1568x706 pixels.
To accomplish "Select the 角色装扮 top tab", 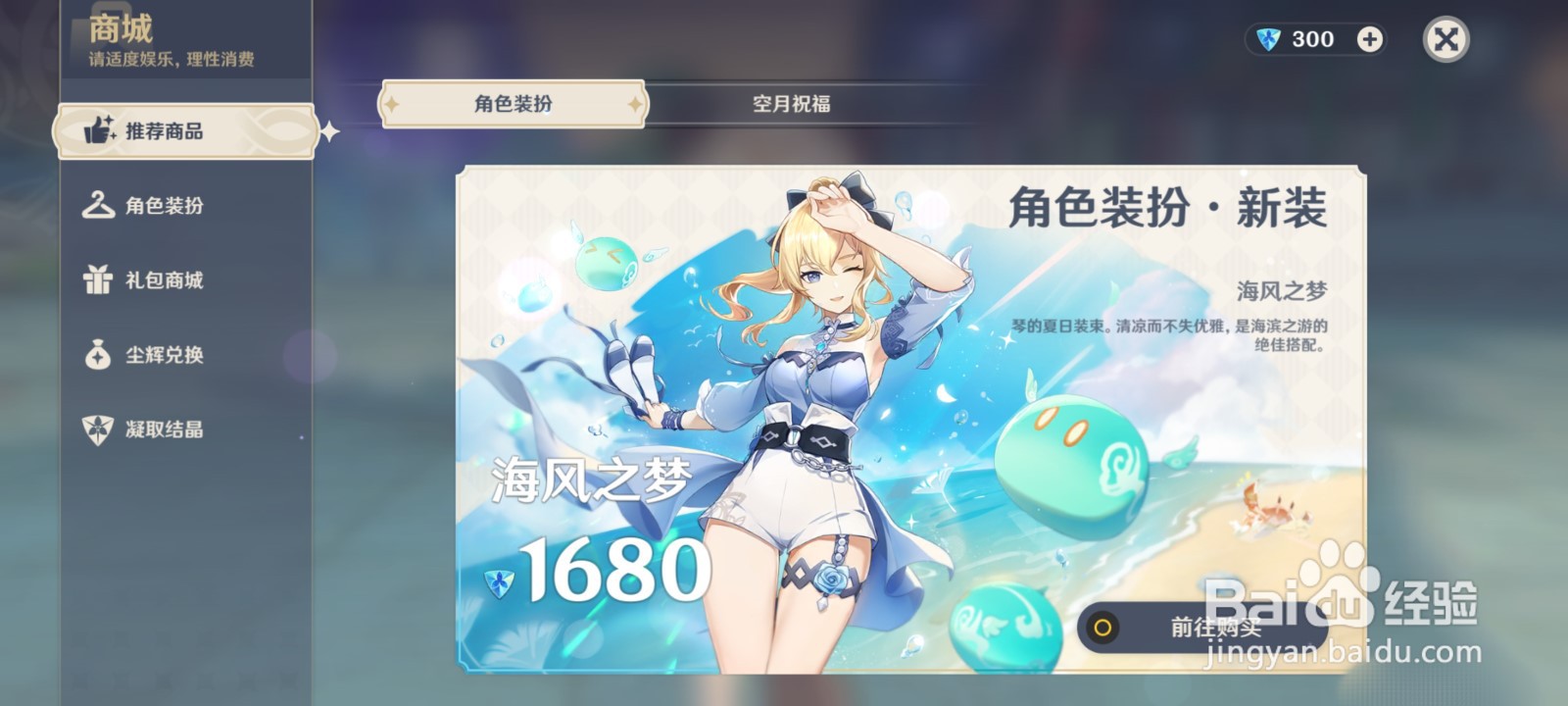I will 512,103.
